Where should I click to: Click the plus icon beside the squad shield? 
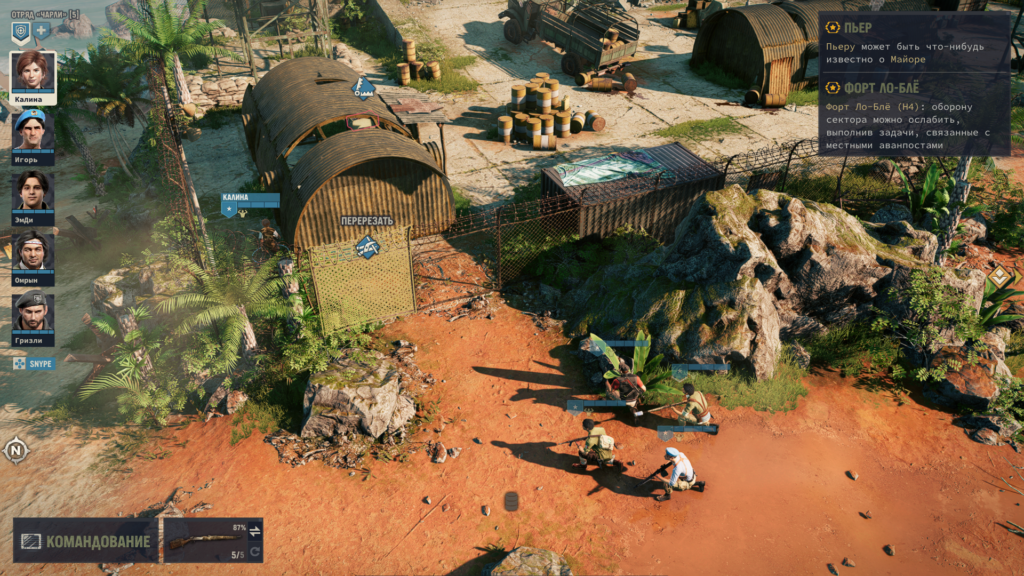point(42,31)
